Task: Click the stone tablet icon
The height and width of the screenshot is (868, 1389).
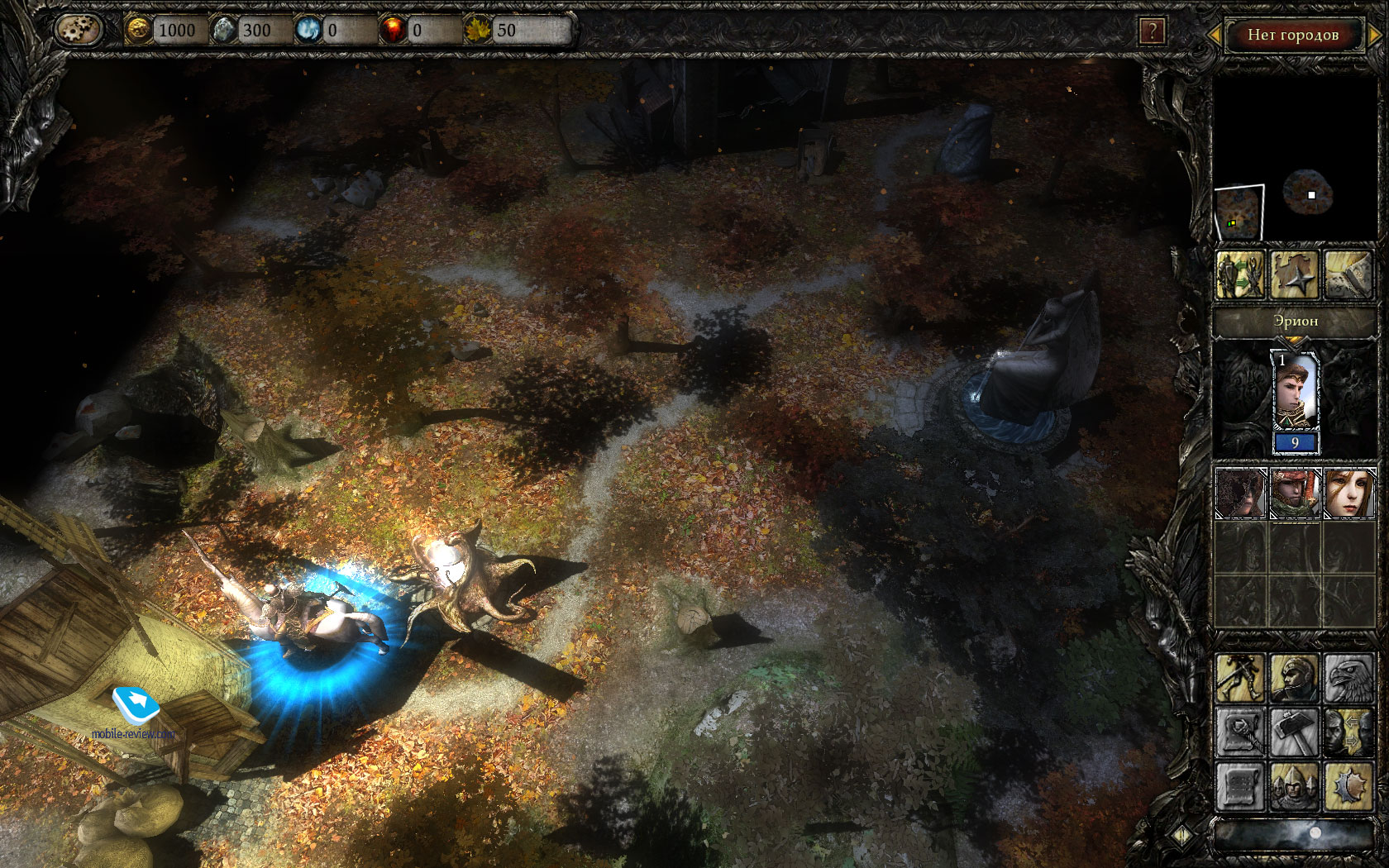Action: 1348,274
